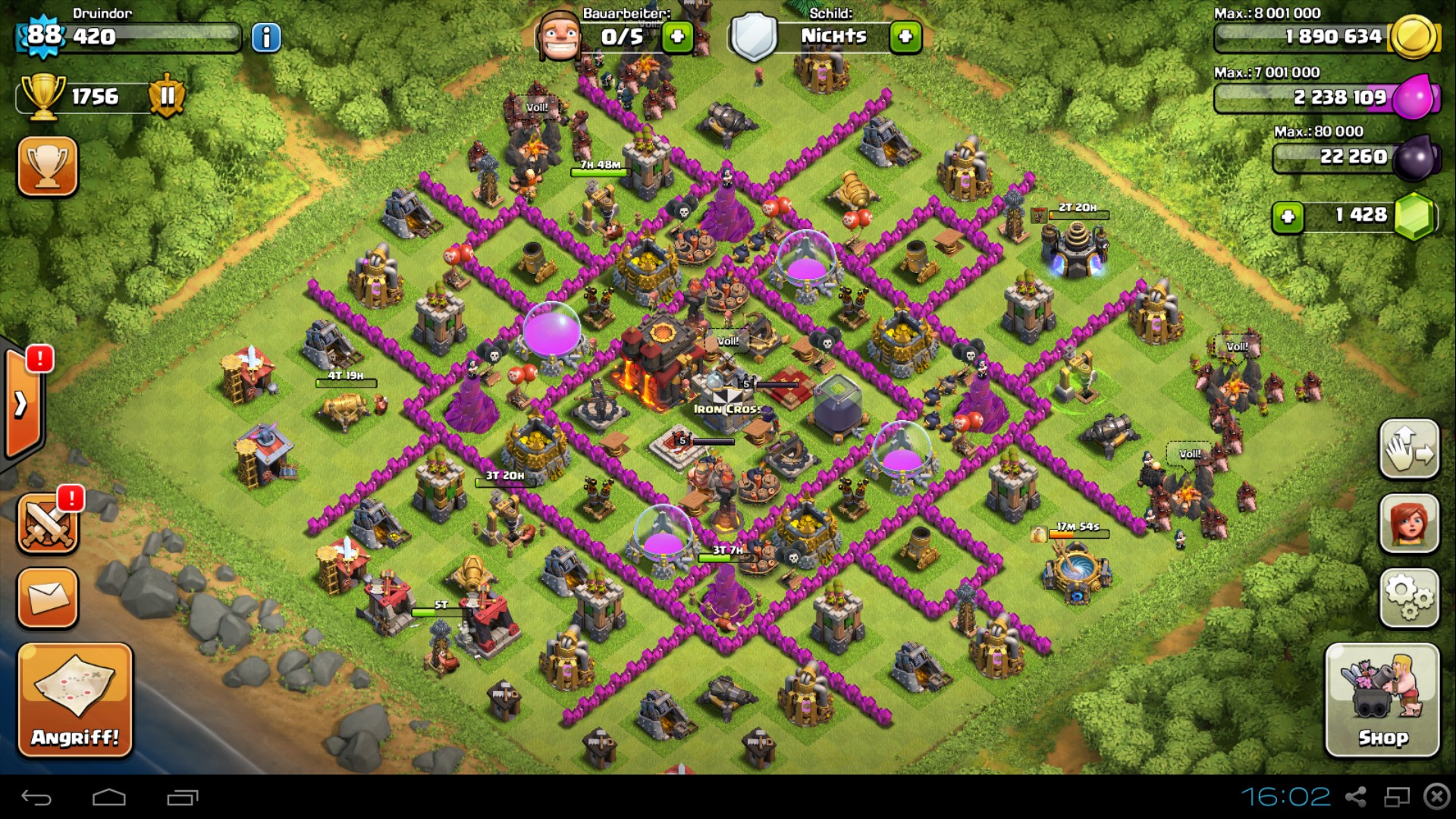Tap the red-haired villager profile button
Viewport: 1456px width, 819px height.
(1409, 523)
